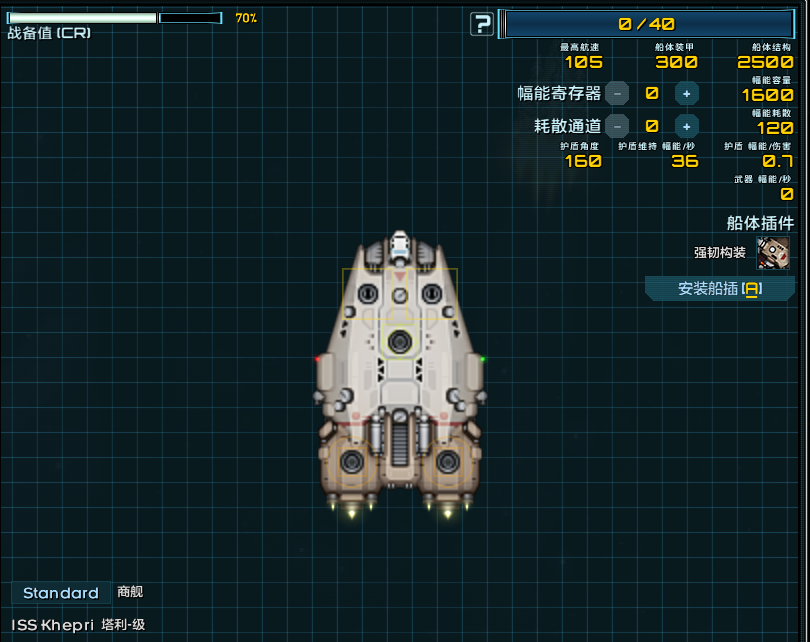Decrease 幅能寄存器 capacitors with minus button
This screenshot has height=642, width=810.
pyautogui.click(x=617, y=94)
